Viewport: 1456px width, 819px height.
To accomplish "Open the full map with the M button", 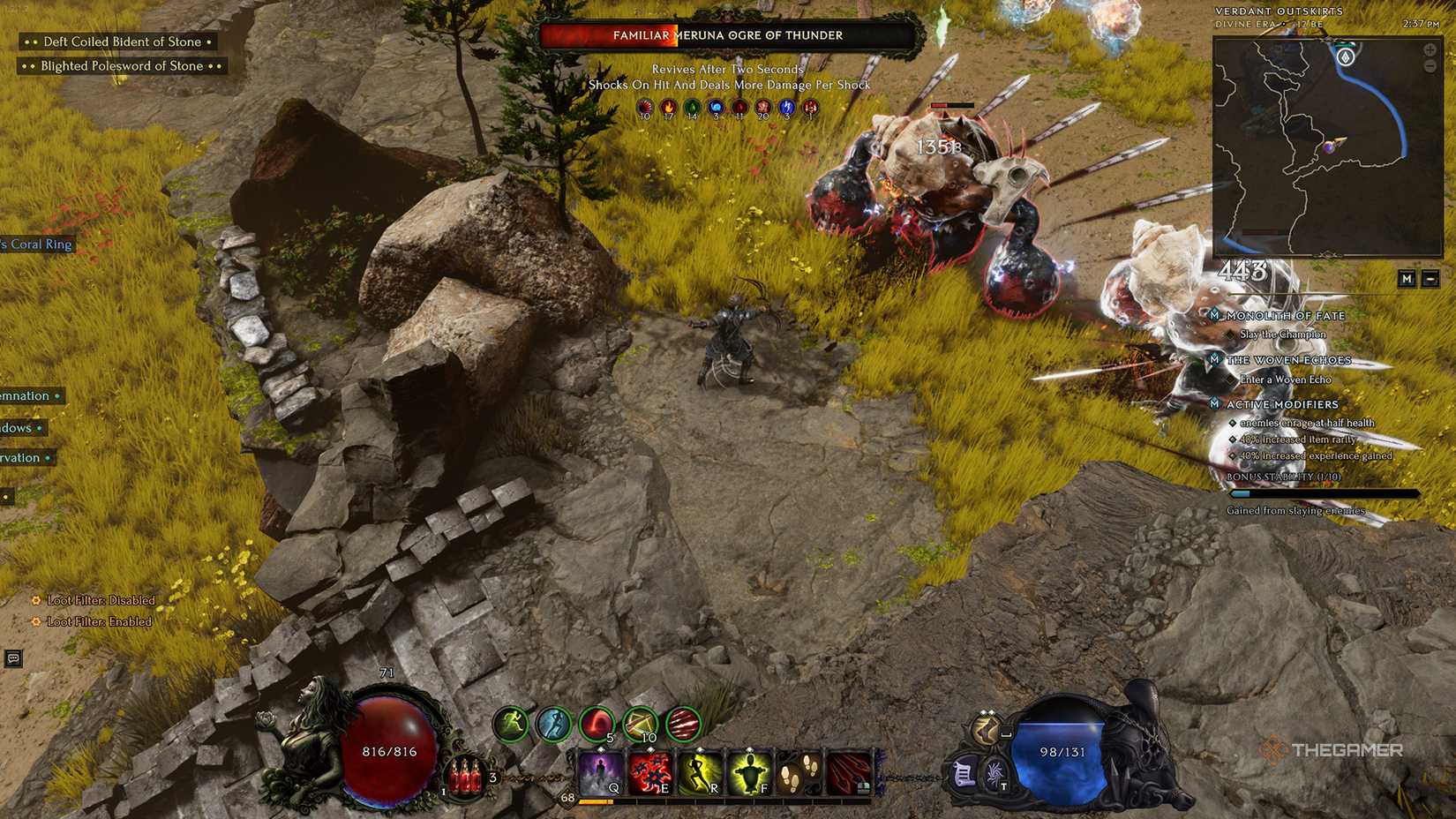I will [x=1407, y=279].
